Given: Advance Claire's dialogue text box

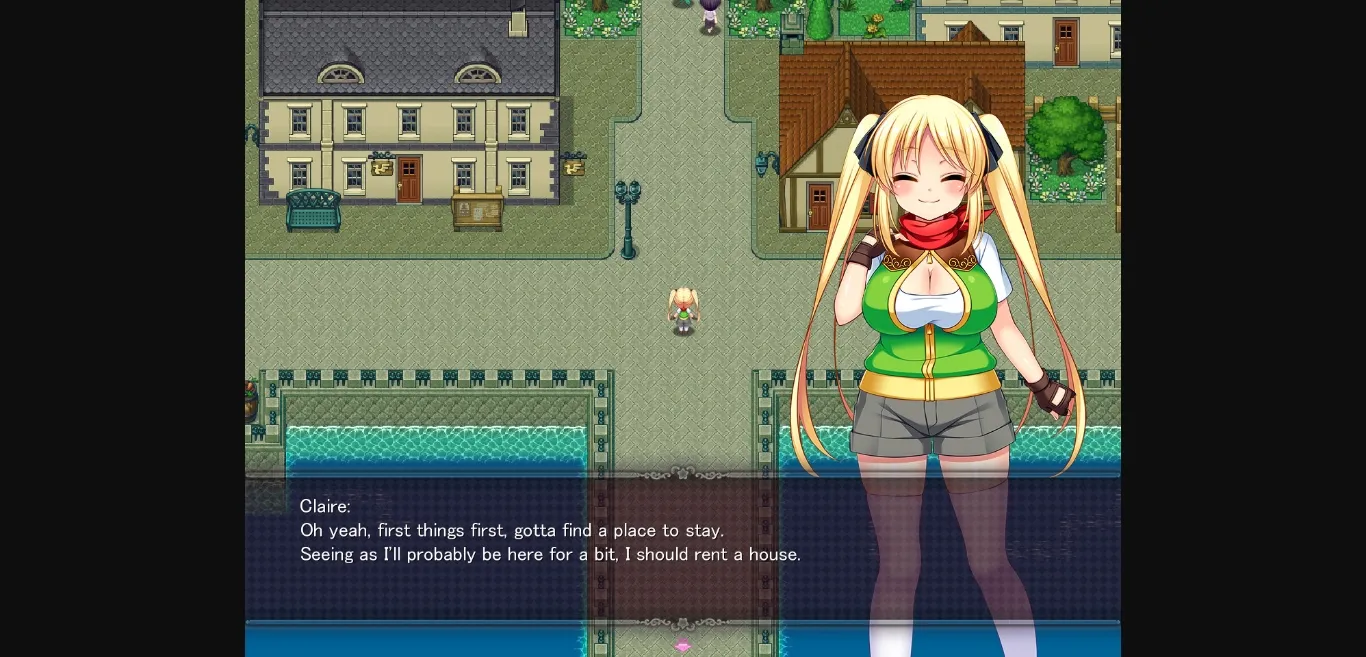Looking at the screenshot, I should click(x=550, y=548).
